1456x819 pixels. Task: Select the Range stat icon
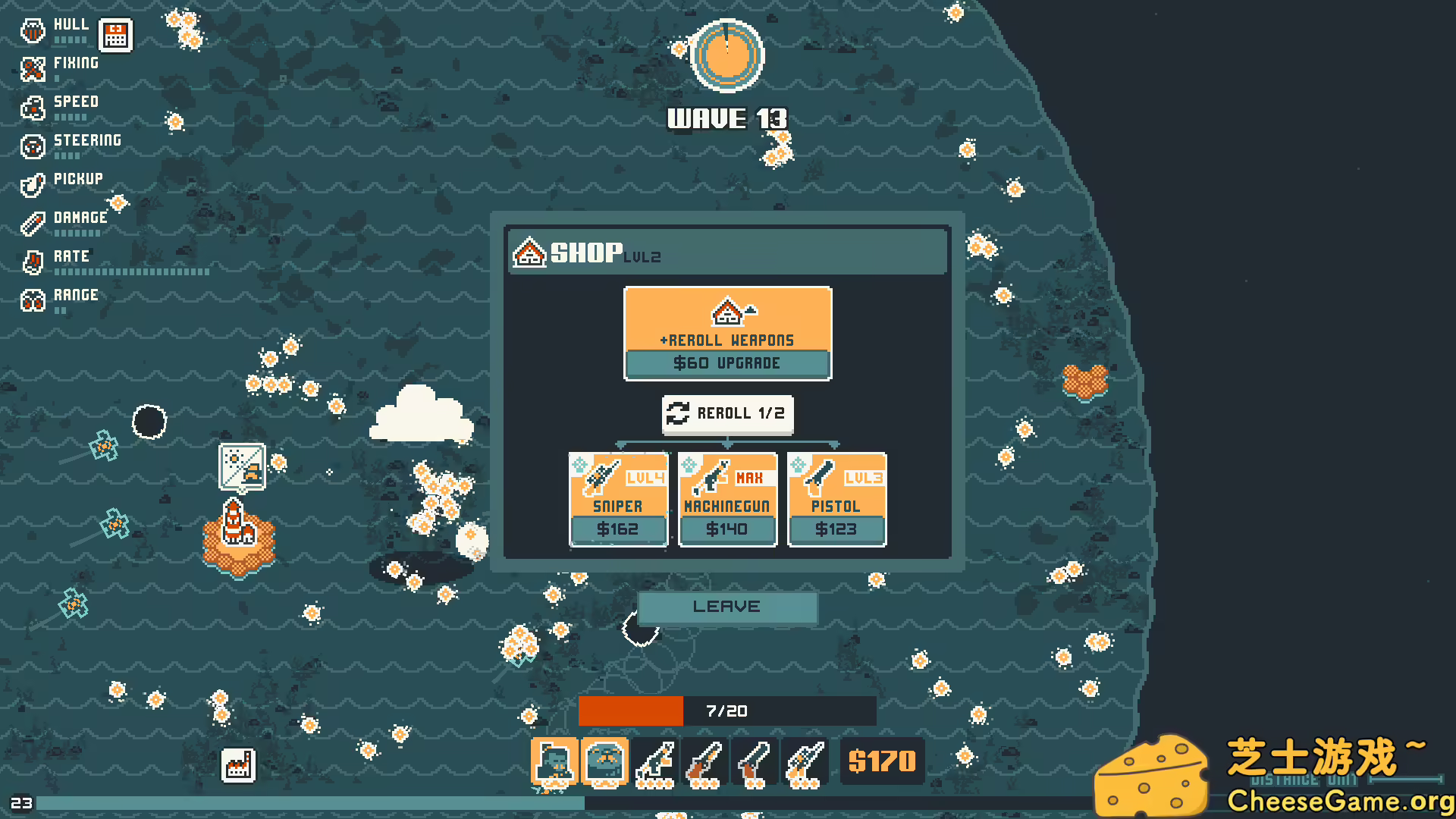click(32, 302)
